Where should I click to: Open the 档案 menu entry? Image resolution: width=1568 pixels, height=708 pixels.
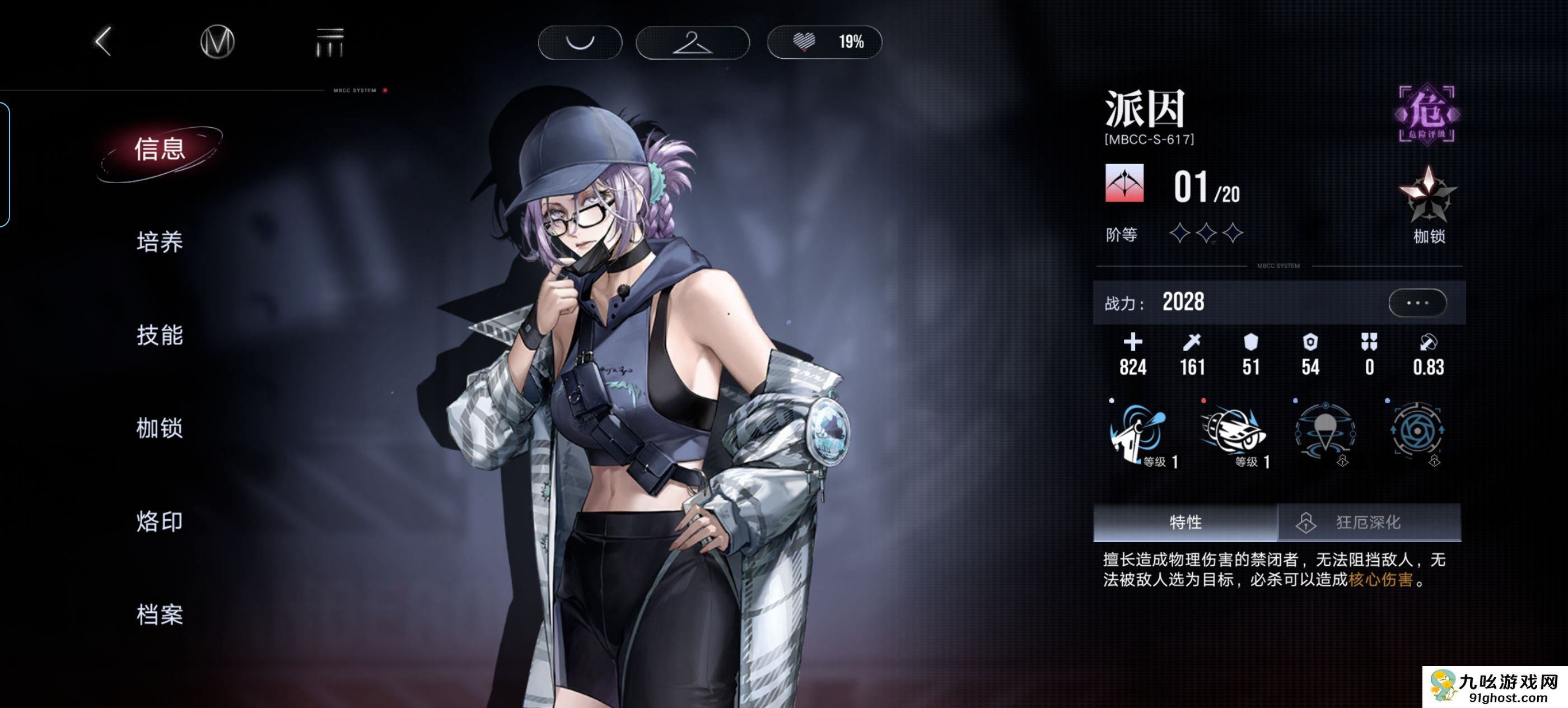tap(160, 615)
